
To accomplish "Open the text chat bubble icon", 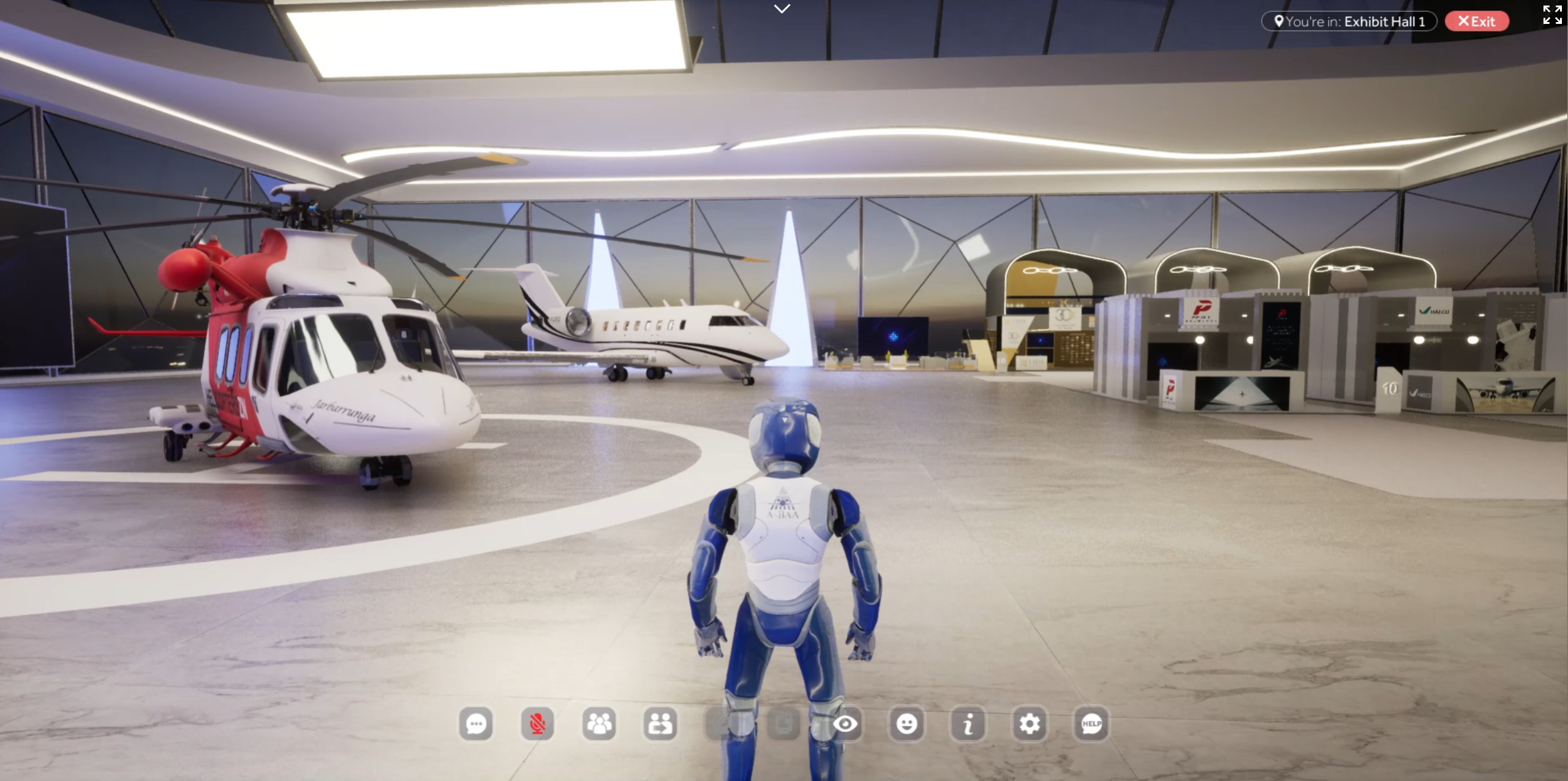I will click(x=476, y=724).
